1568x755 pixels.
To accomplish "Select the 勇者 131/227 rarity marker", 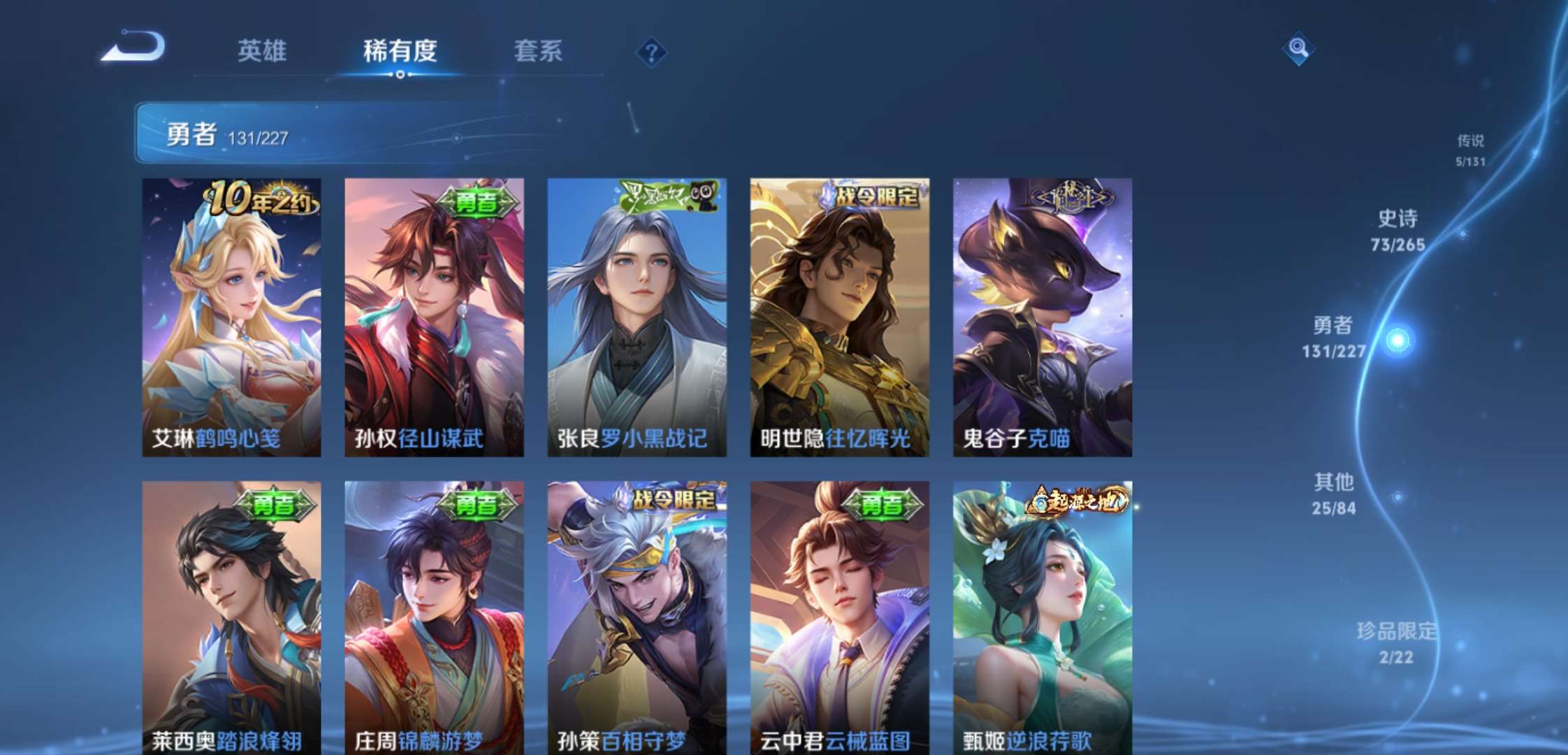I will click(x=1335, y=337).
